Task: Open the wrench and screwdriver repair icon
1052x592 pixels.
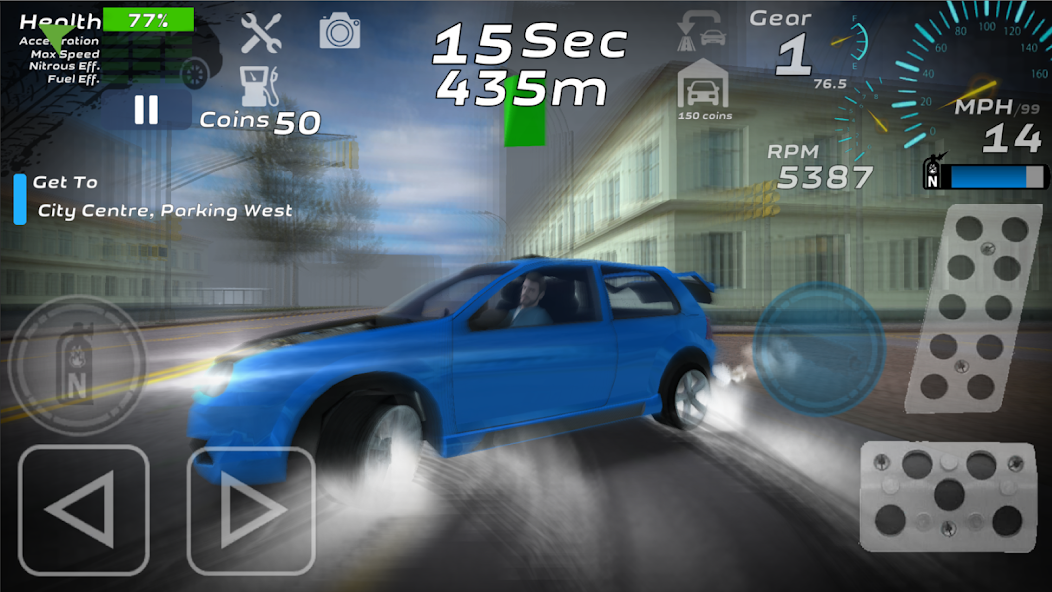Action: click(x=261, y=33)
